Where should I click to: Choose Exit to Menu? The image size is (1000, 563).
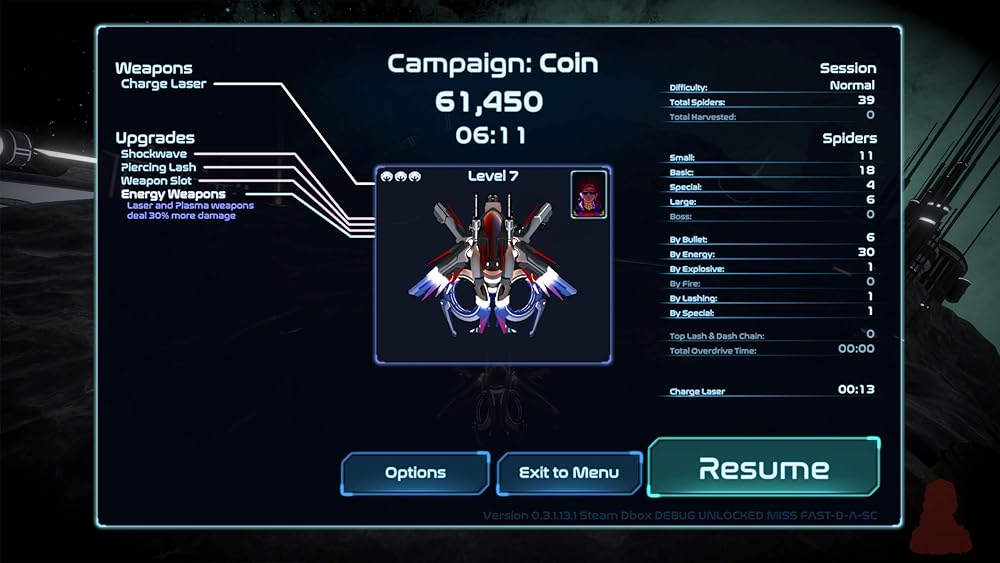click(569, 473)
